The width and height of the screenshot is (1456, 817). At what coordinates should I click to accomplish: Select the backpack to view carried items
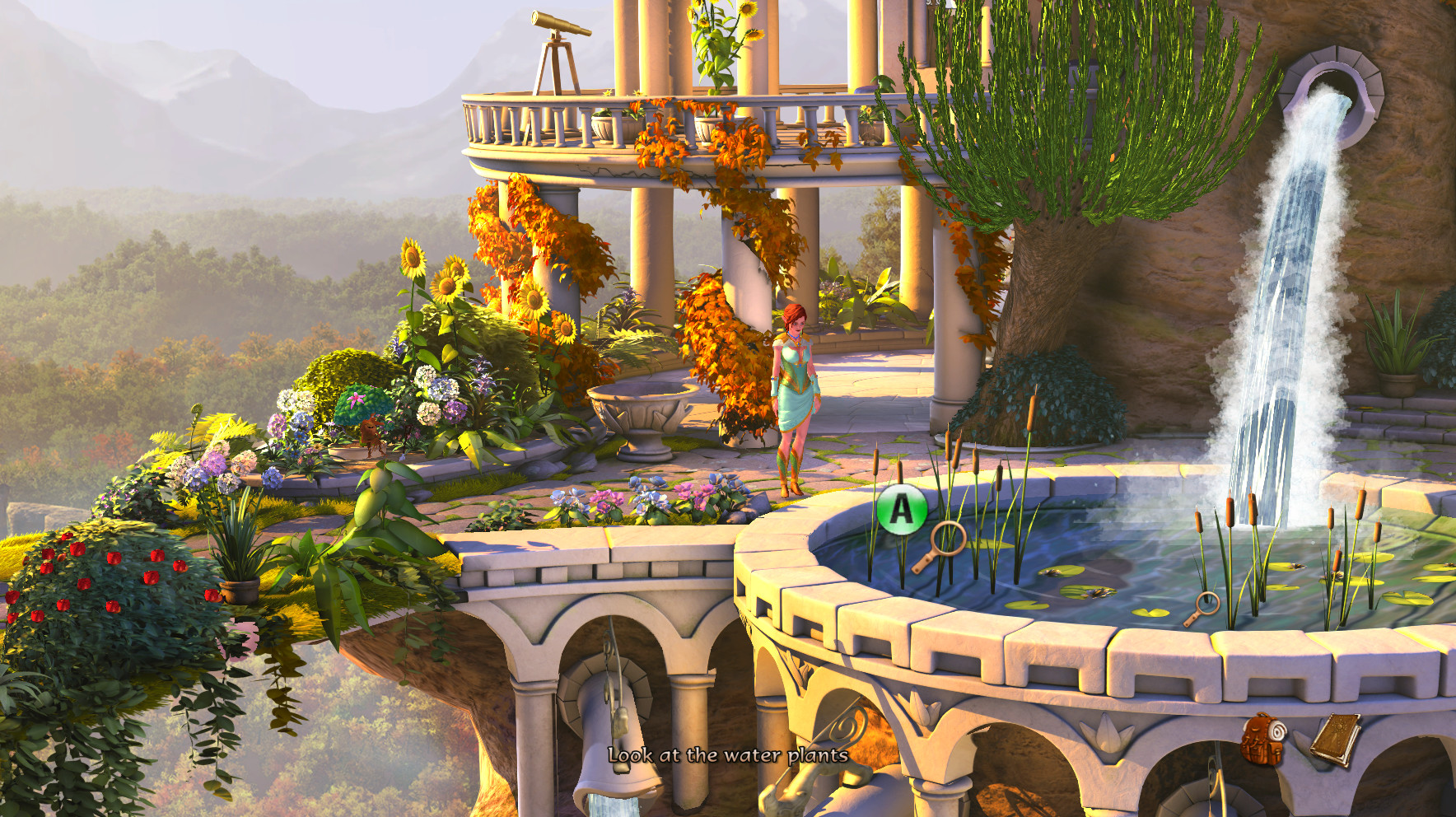pos(1262,740)
